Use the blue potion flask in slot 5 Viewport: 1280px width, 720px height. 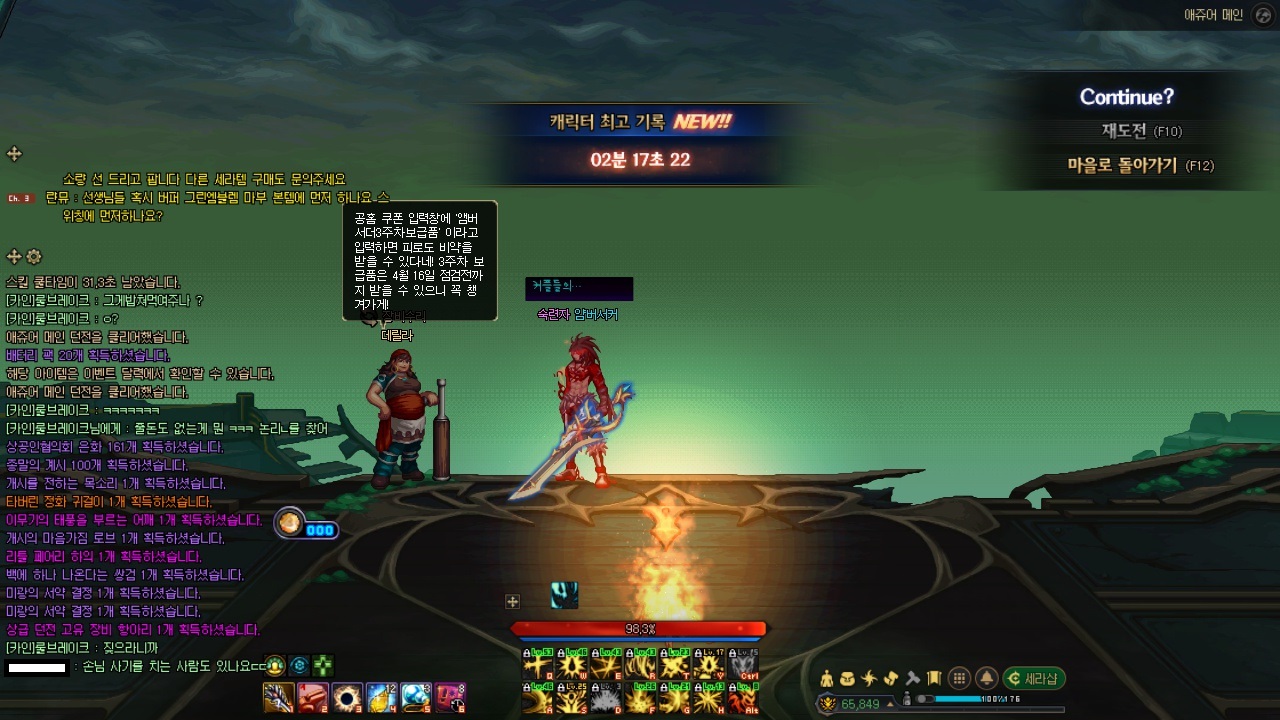(415, 697)
